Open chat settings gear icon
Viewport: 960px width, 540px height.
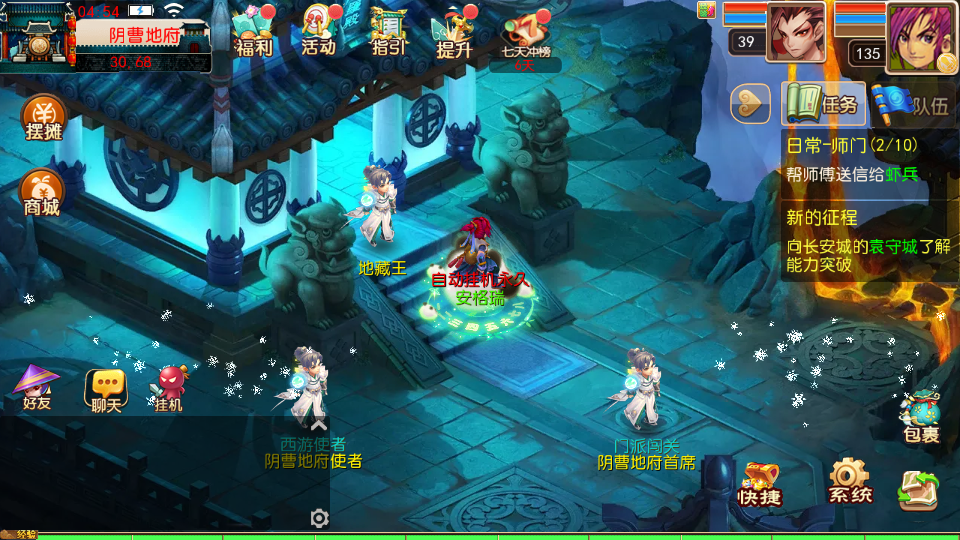(x=319, y=518)
